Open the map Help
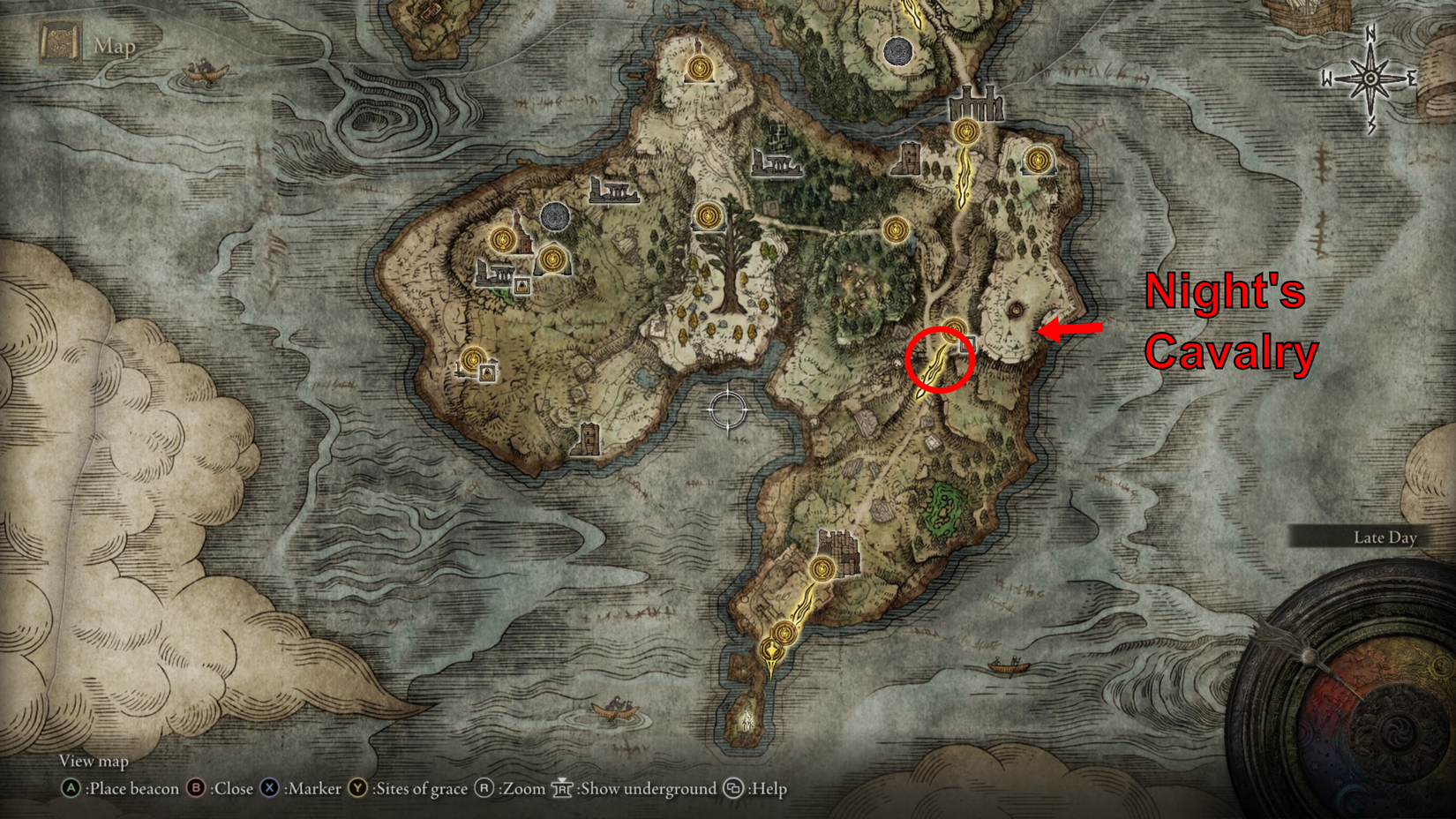 click(735, 790)
